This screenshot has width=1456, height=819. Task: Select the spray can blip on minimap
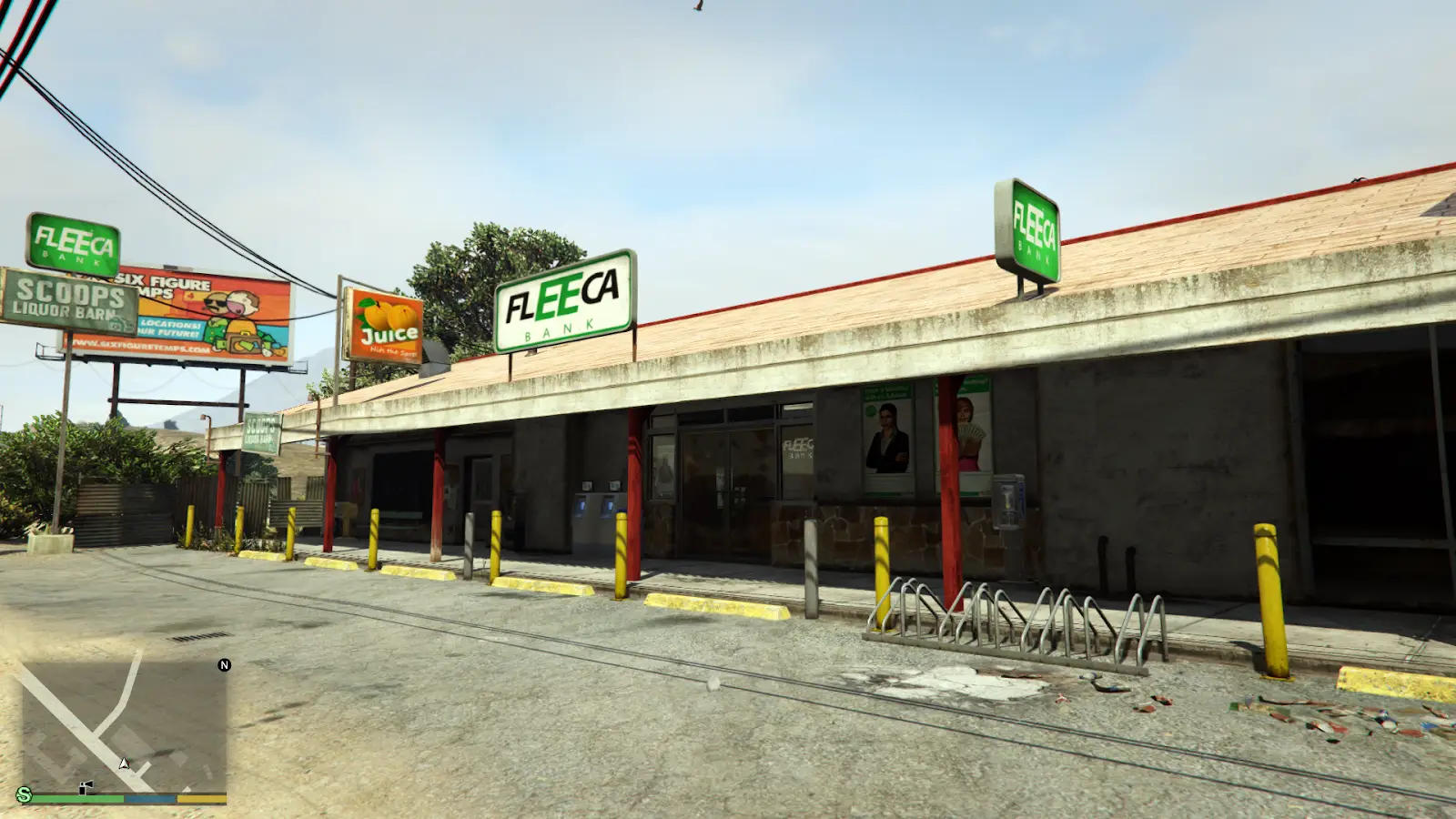tap(86, 788)
